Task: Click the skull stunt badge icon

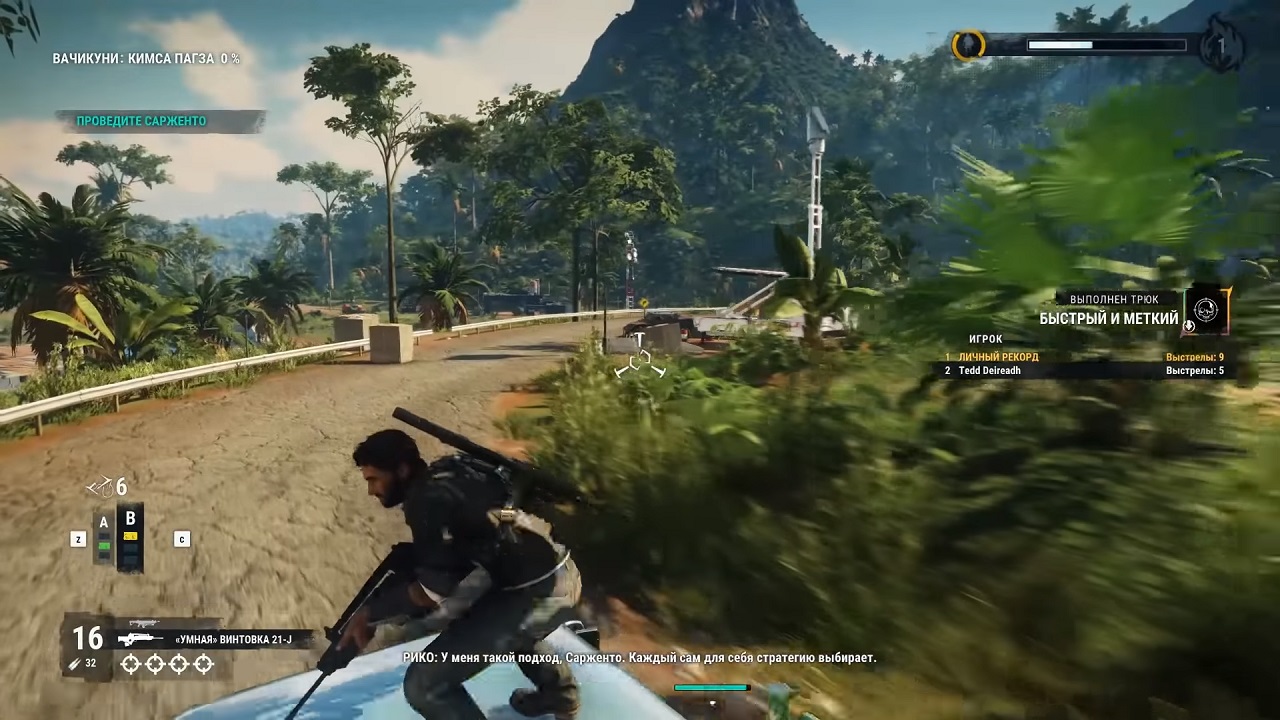Action: pos(1207,311)
